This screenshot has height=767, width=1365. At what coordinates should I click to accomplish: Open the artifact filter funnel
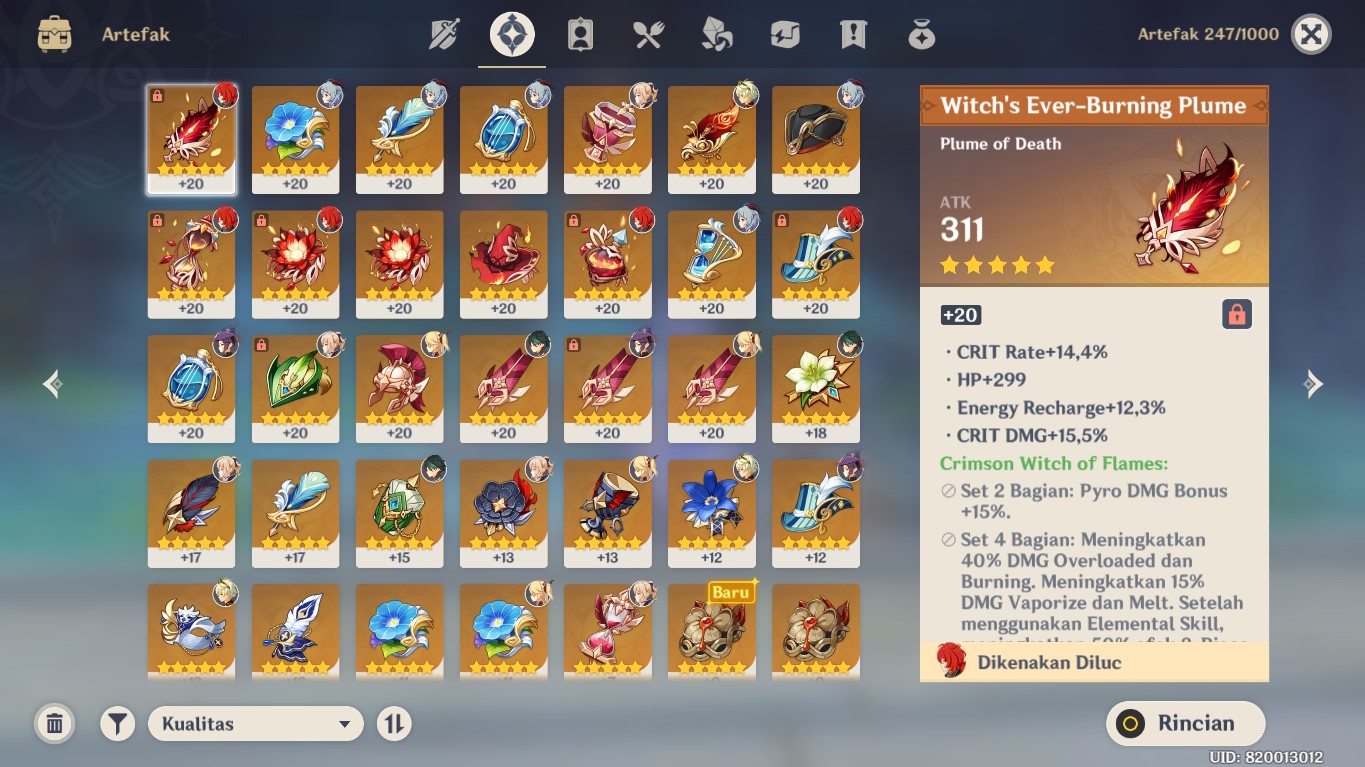(117, 724)
